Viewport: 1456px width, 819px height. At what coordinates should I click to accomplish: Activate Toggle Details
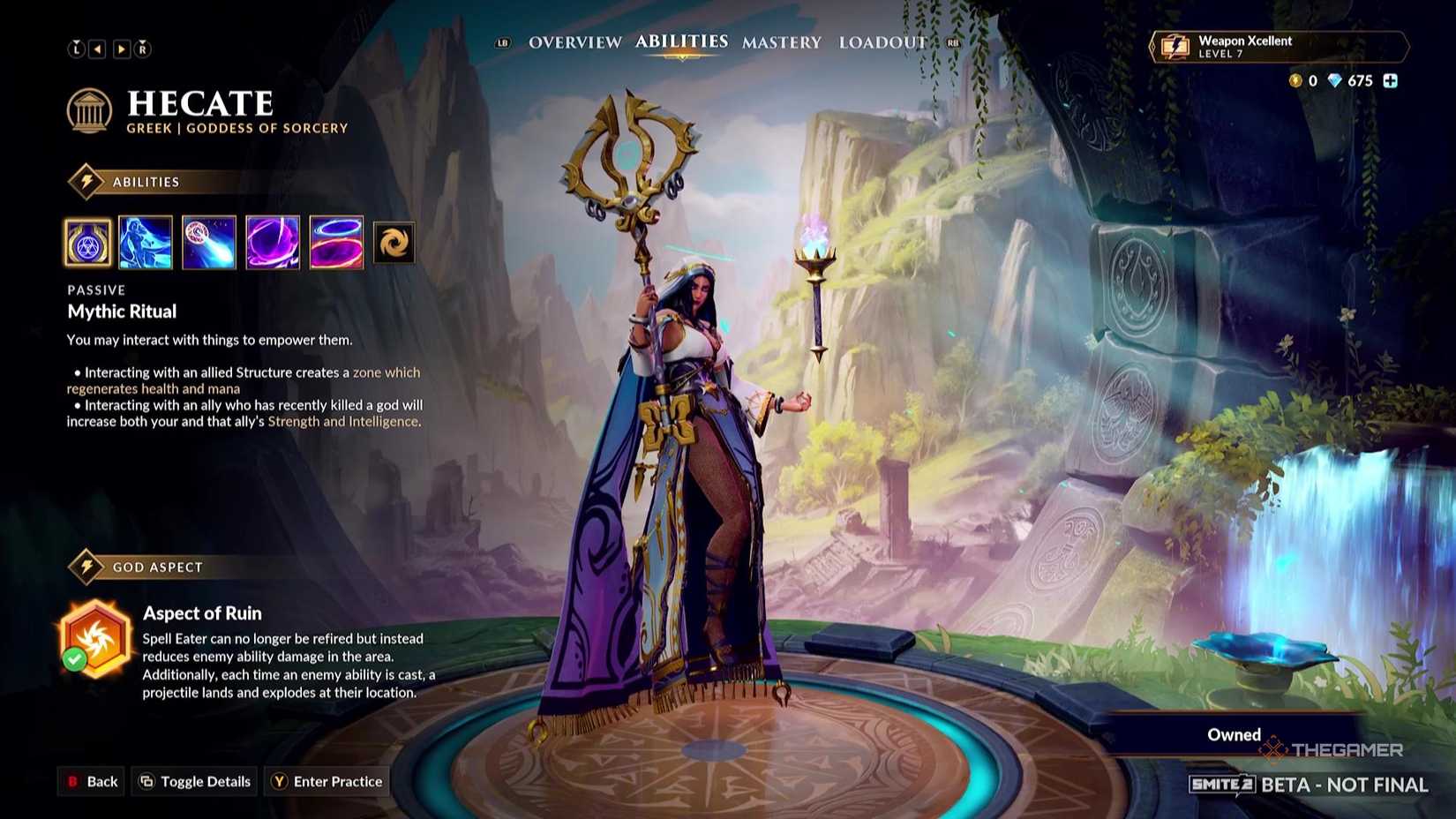pyautogui.click(x=193, y=781)
